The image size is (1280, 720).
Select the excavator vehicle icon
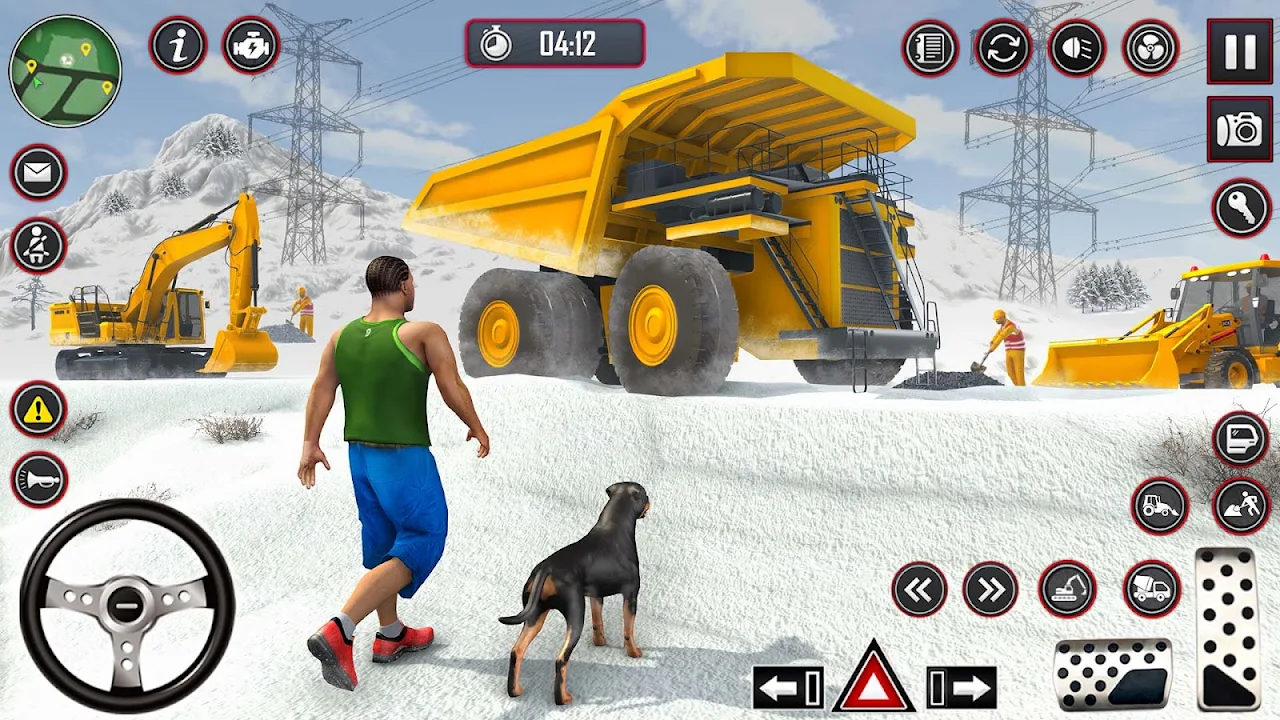tap(1067, 589)
